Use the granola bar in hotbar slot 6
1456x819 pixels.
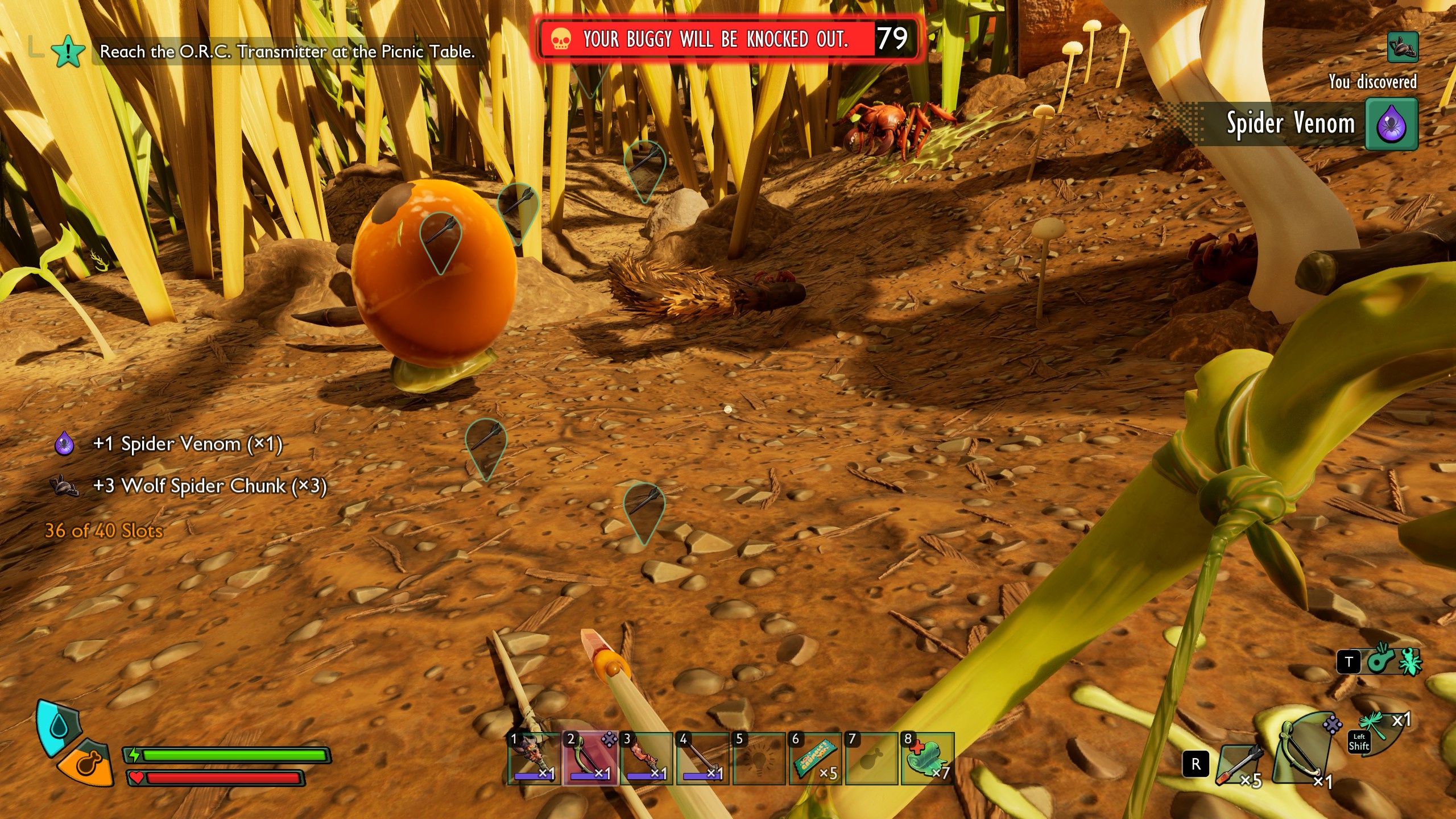(814, 758)
